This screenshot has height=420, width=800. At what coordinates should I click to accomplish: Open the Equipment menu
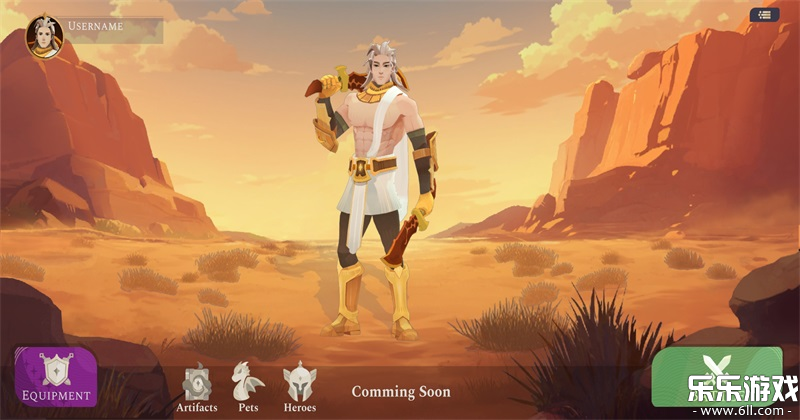(x=56, y=377)
